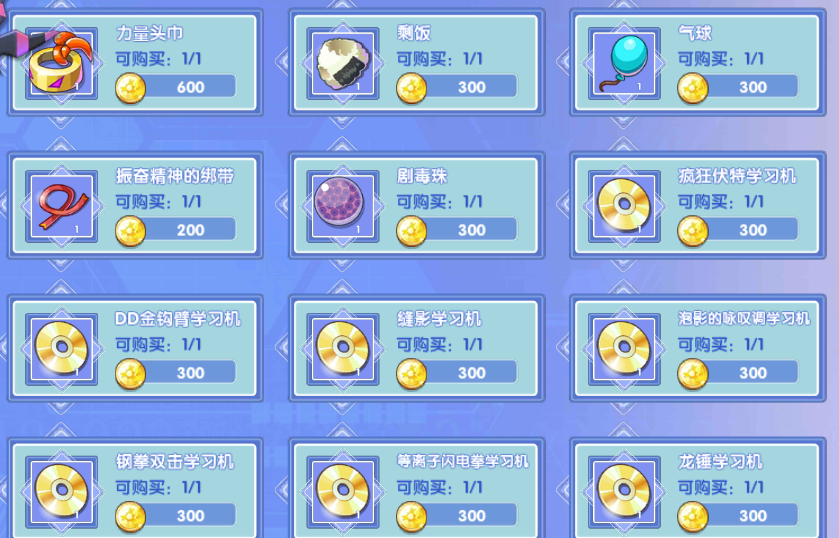Pick the 缝影学习机 disc card

[x=416, y=348]
